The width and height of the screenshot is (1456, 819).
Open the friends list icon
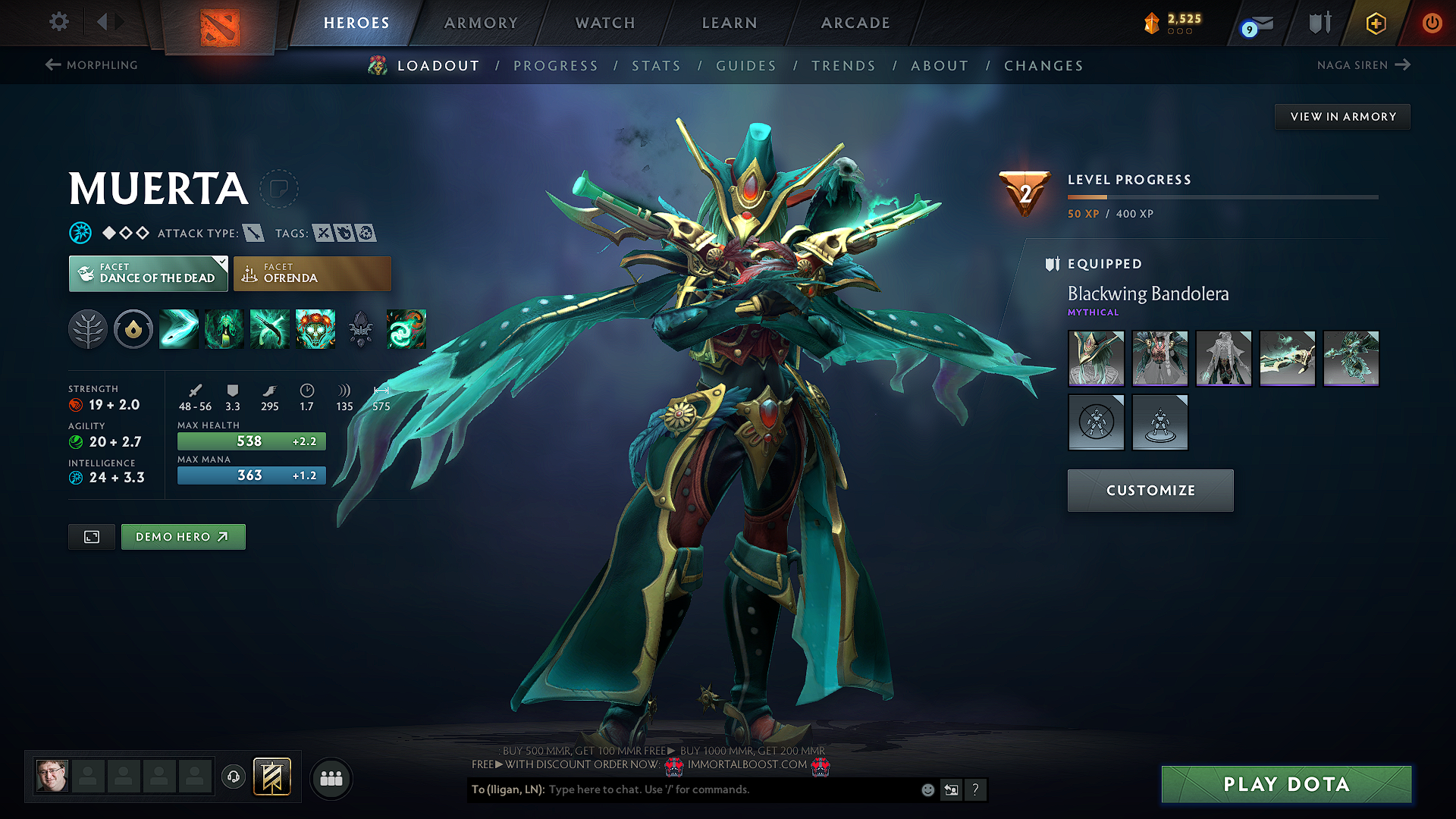(331, 778)
